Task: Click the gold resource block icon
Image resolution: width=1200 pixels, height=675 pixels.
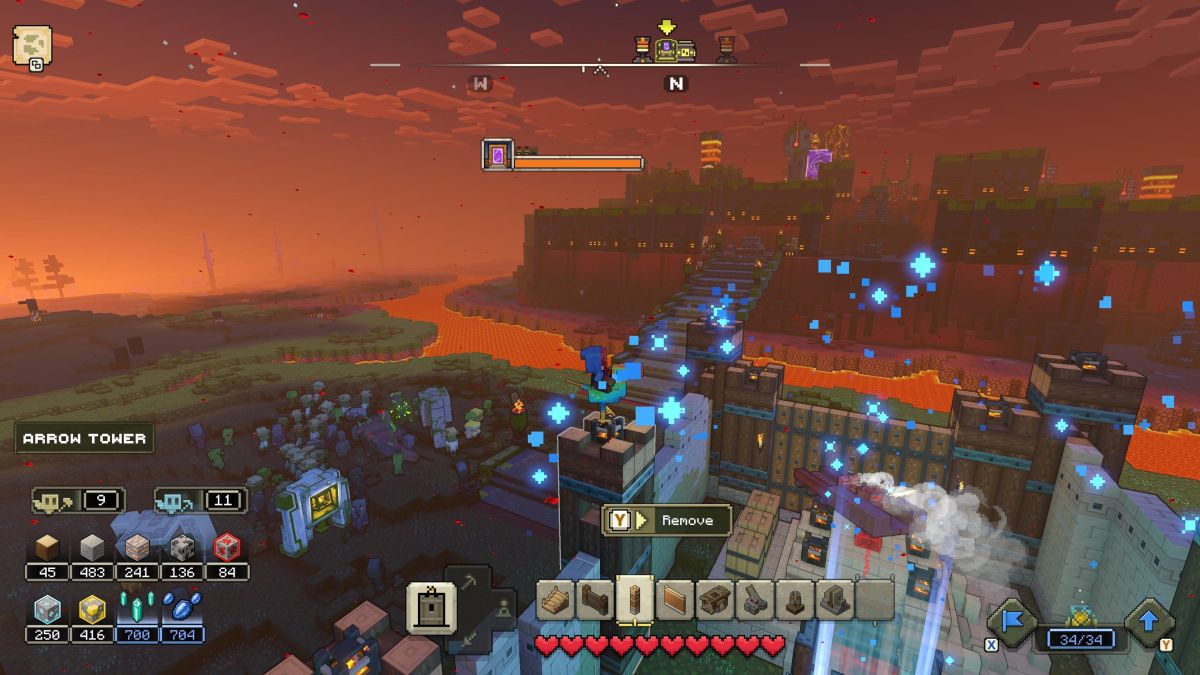Action: 92,608
